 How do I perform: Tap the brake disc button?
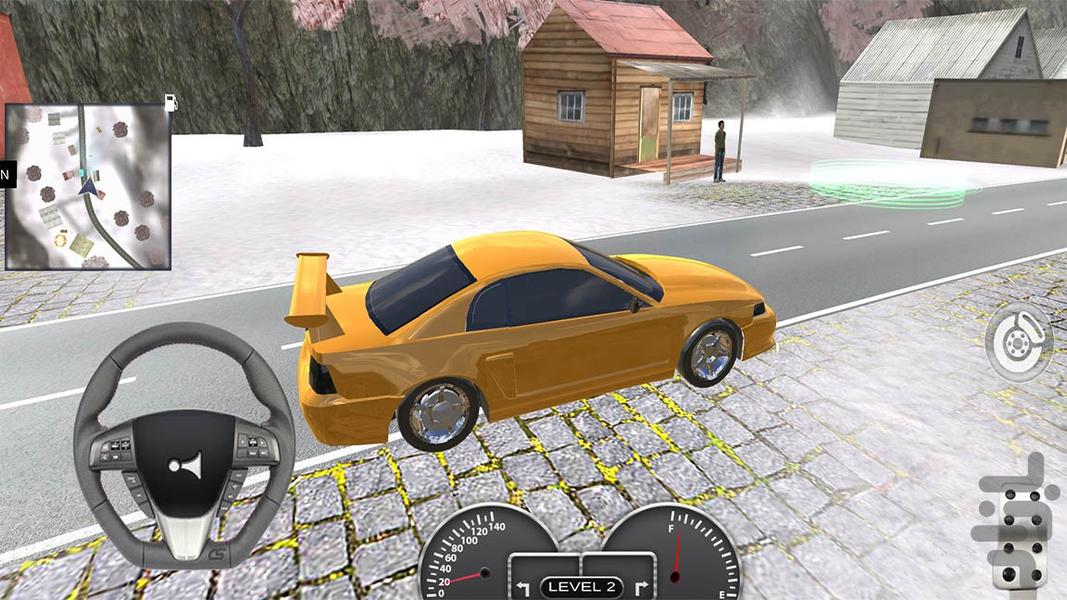pos(1018,342)
